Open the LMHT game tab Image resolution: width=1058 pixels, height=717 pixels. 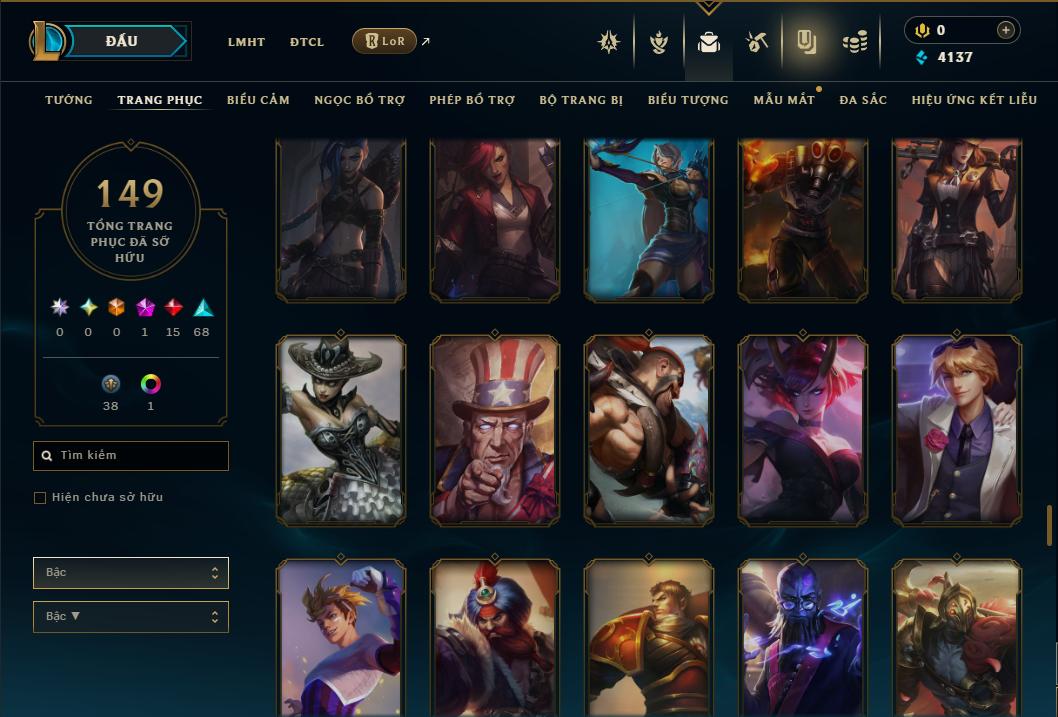click(x=246, y=42)
